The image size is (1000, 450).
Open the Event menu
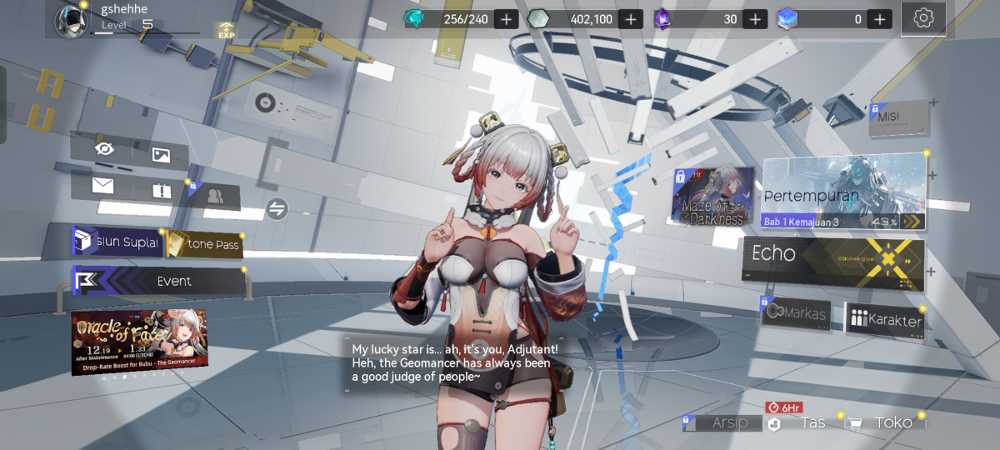(160, 281)
